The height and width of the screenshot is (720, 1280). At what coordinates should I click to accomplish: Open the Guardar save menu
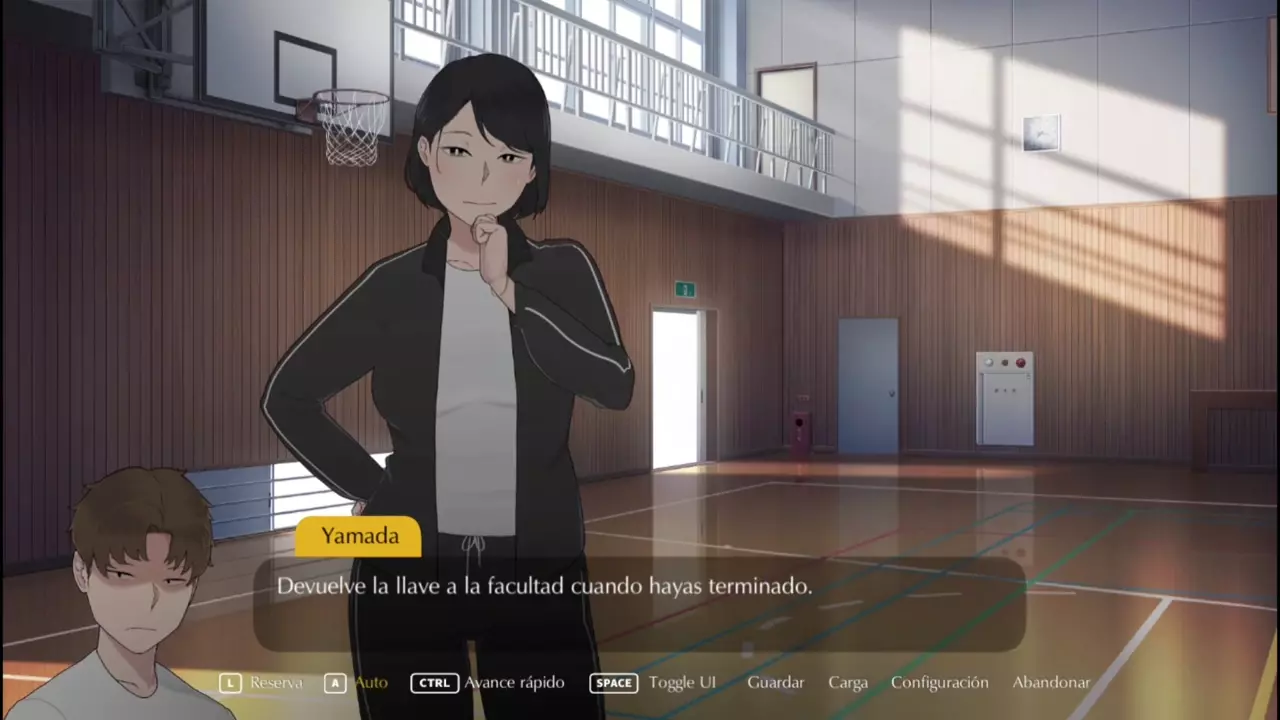775,683
